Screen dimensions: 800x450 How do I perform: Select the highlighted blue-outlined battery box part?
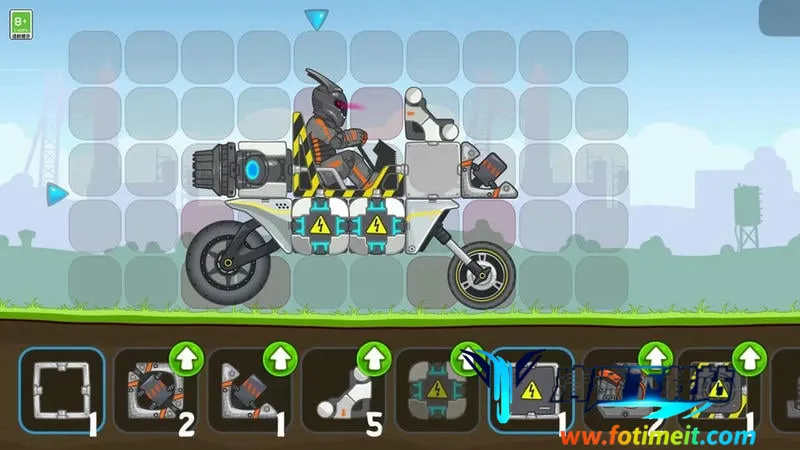(530, 391)
